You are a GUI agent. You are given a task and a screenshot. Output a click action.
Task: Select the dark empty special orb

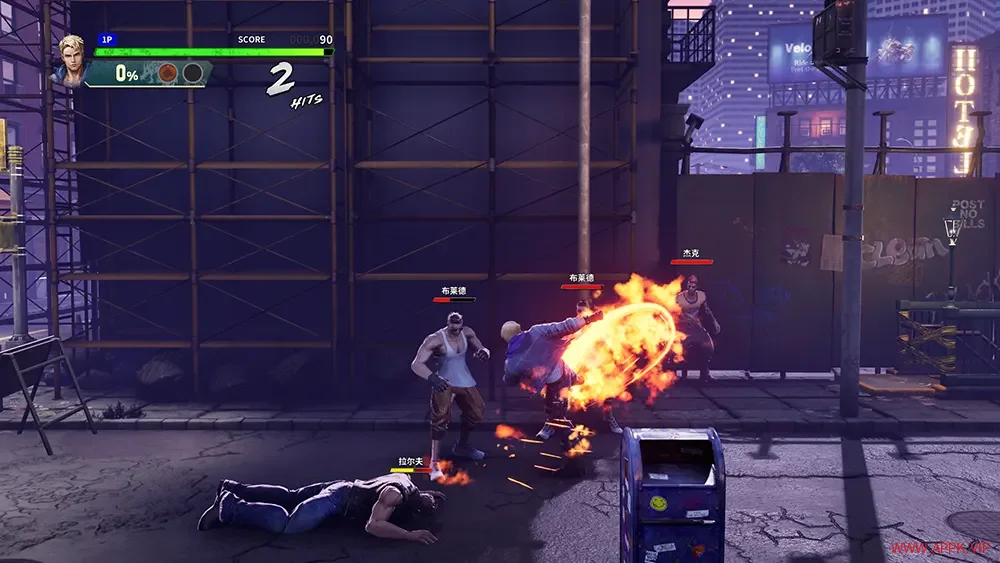point(192,73)
